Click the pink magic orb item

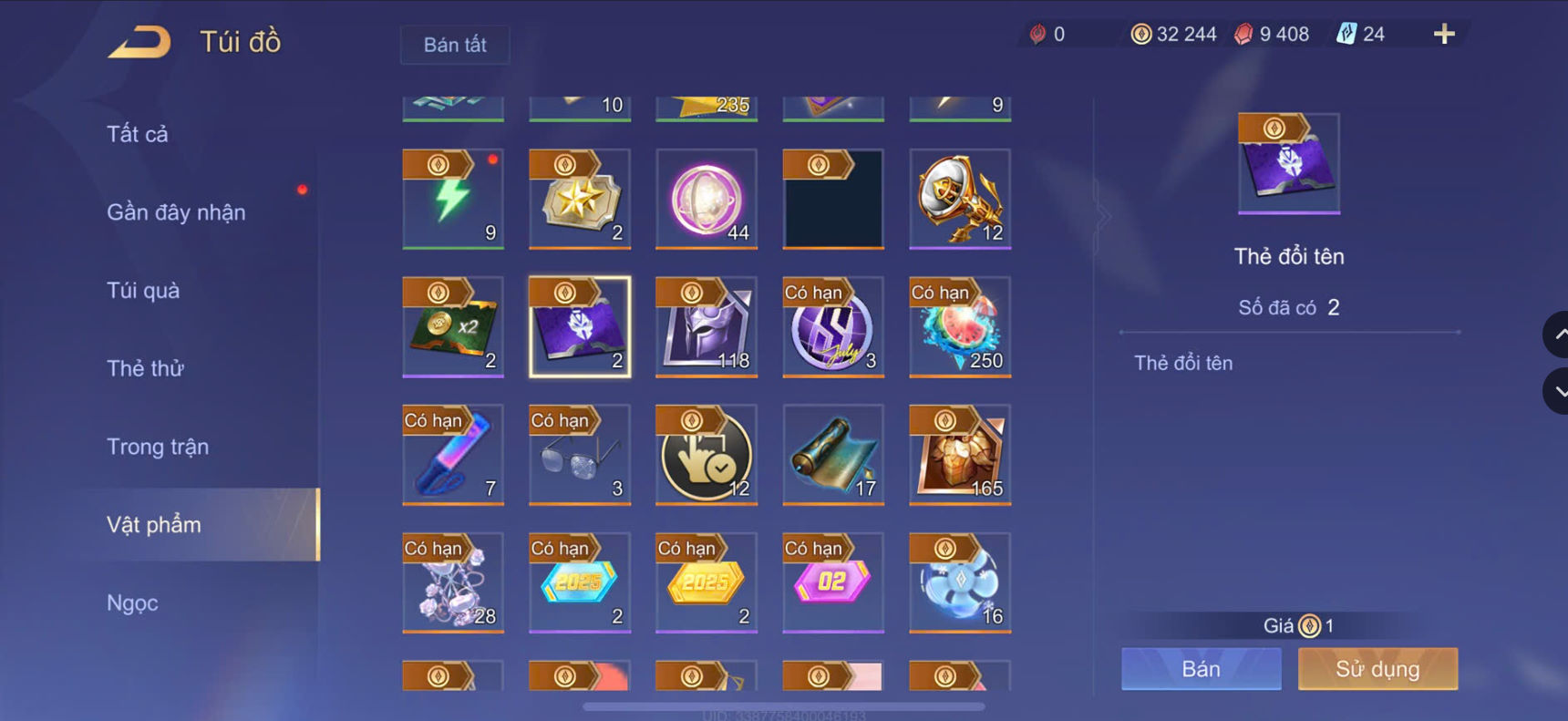point(707,199)
